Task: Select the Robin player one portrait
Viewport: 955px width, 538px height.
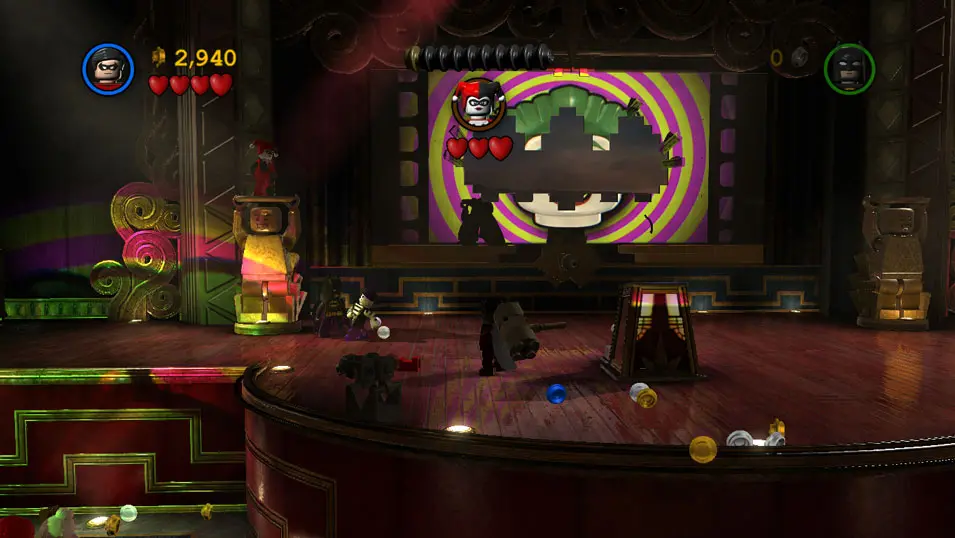Action: pos(107,69)
